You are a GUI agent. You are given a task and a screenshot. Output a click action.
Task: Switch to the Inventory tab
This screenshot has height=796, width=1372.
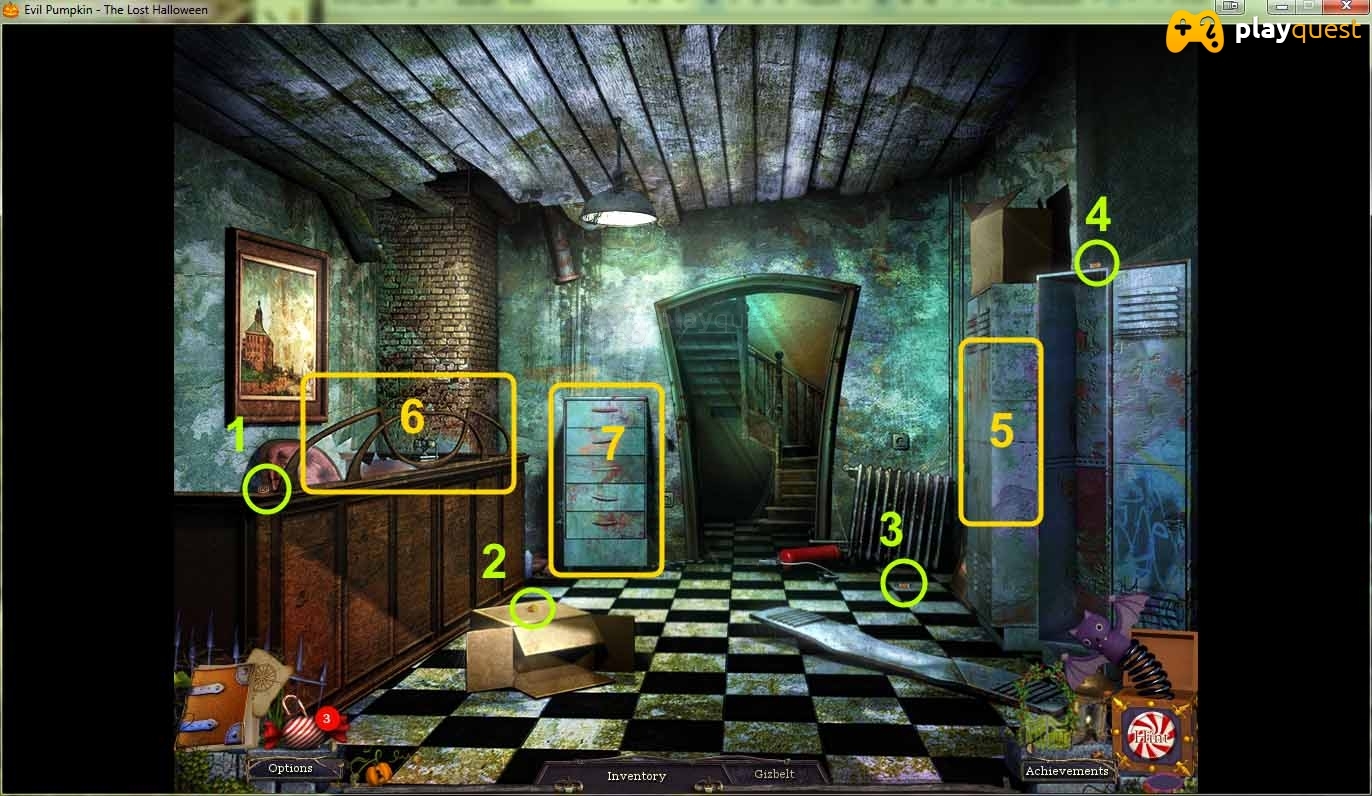(x=636, y=776)
